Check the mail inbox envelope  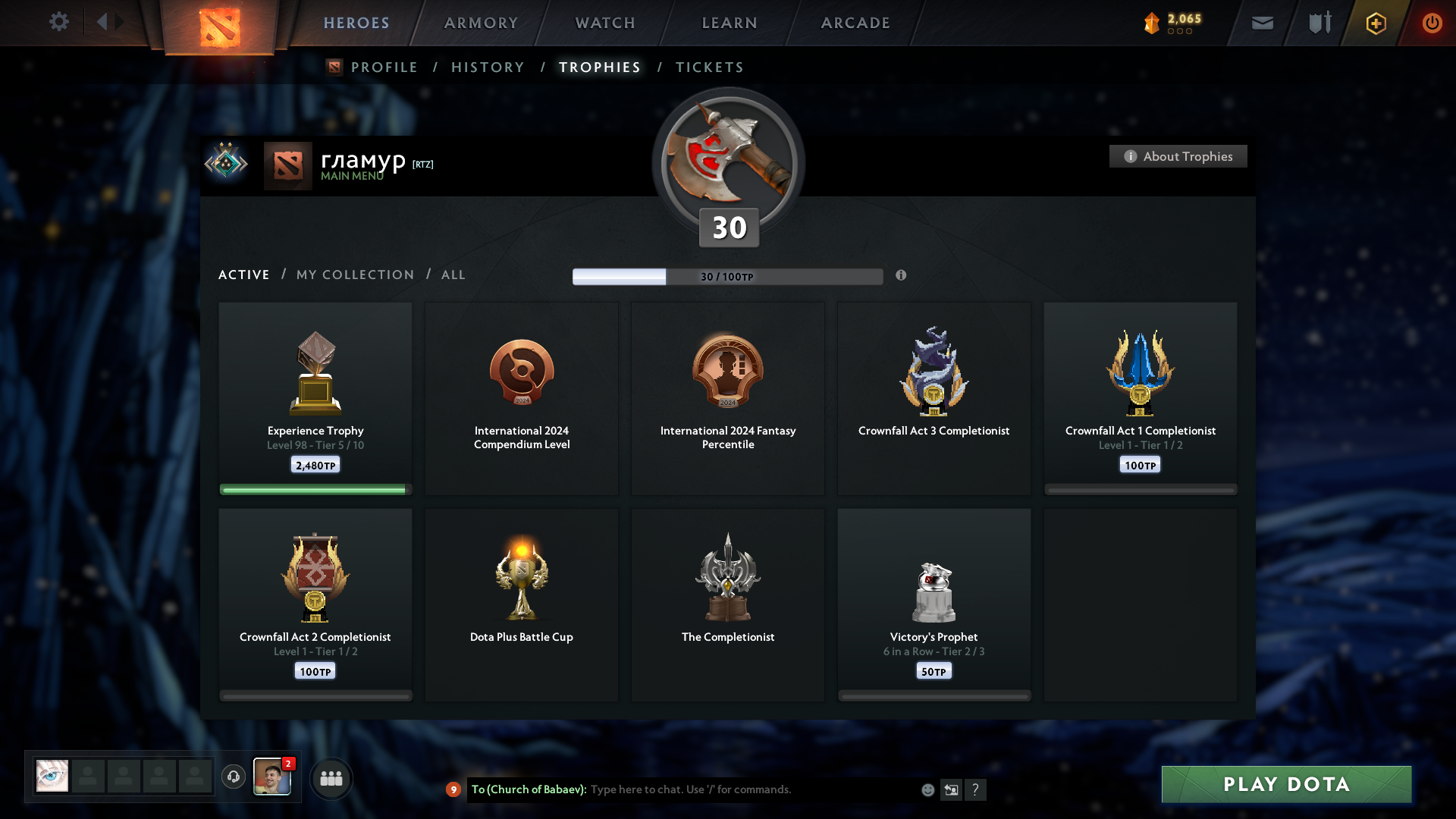[1262, 23]
